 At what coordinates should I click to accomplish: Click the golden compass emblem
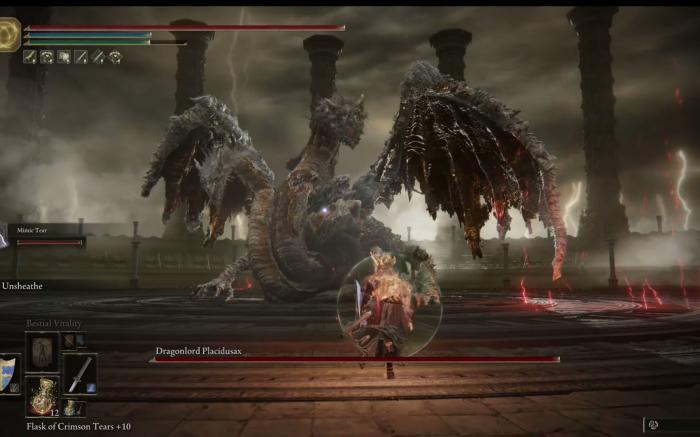tap(8, 35)
